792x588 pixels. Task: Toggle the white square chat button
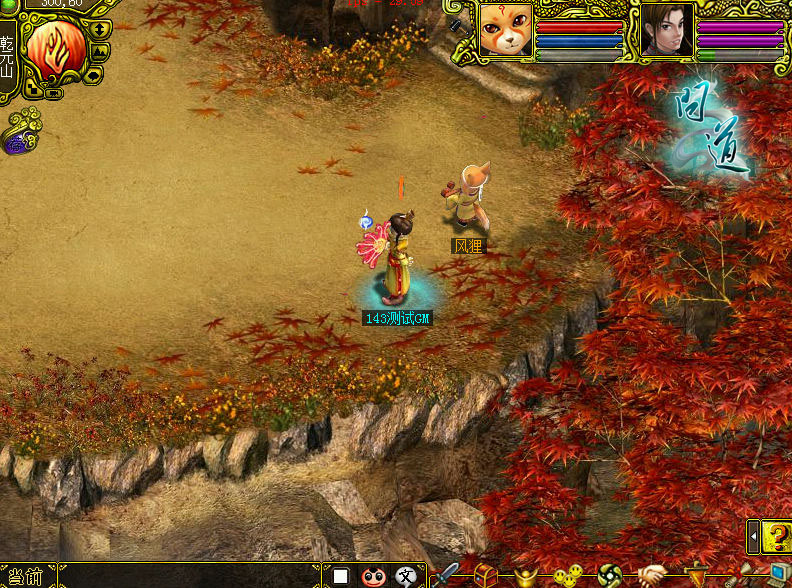pyautogui.click(x=341, y=576)
